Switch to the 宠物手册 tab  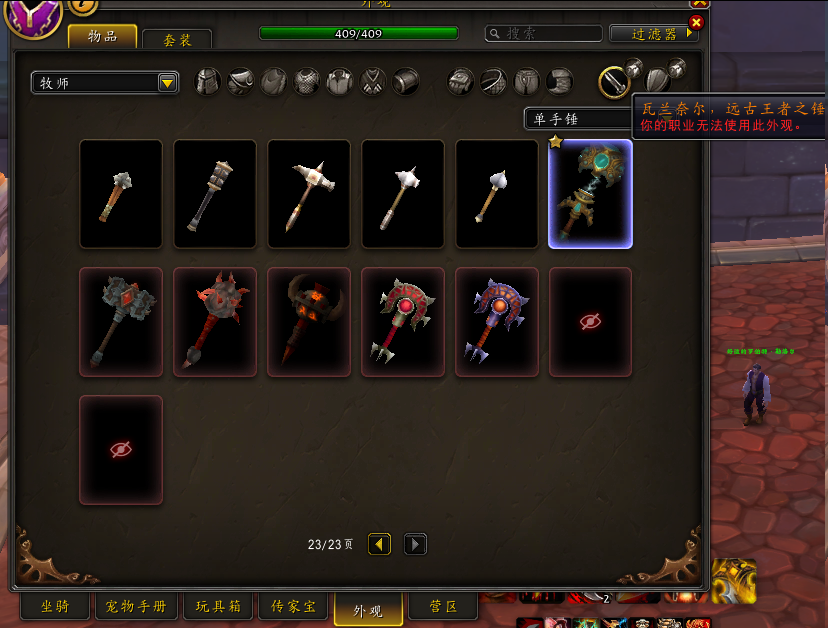(136, 606)
